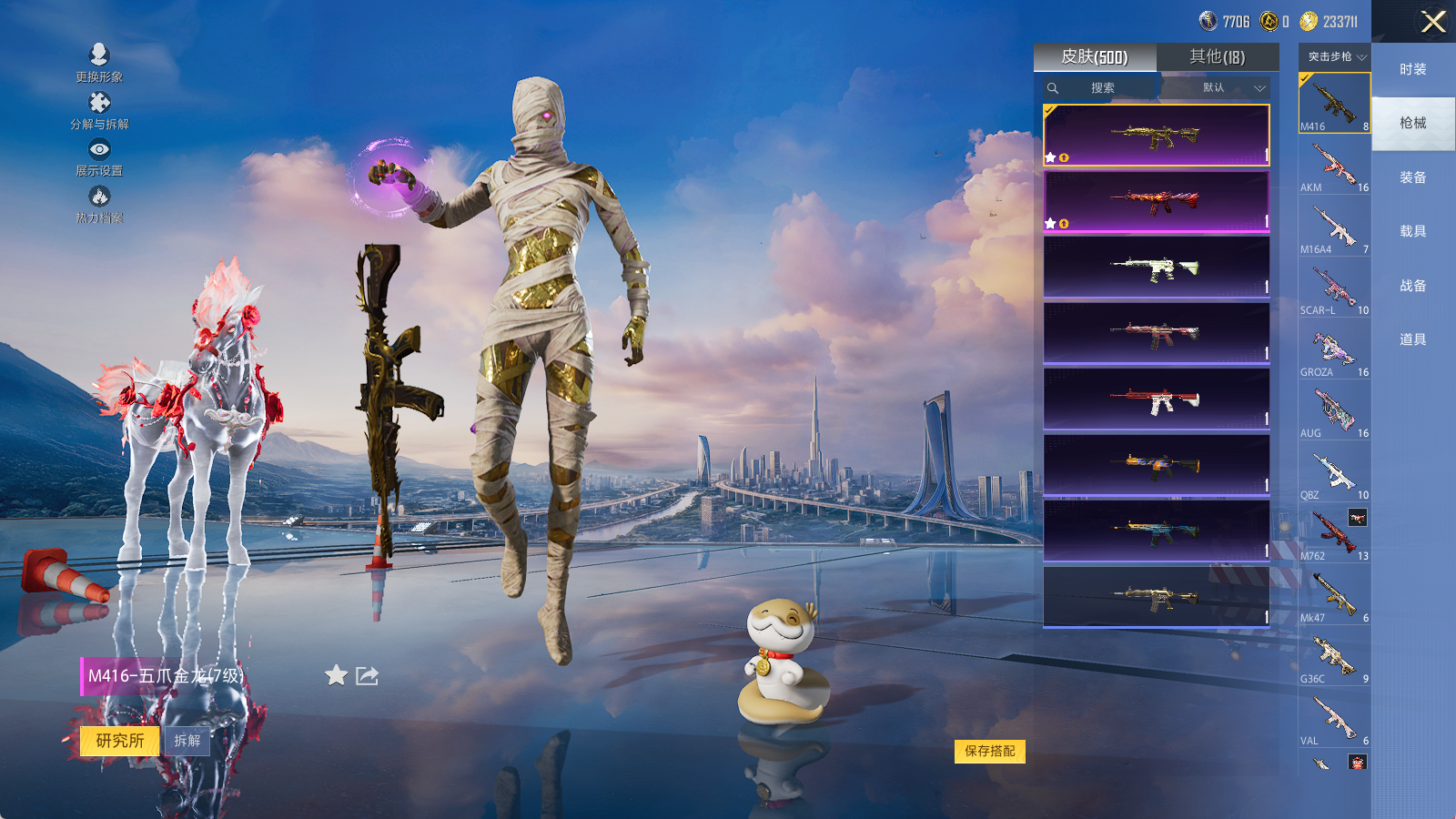Open the 默认 sort dropdown

point(1230,88)
